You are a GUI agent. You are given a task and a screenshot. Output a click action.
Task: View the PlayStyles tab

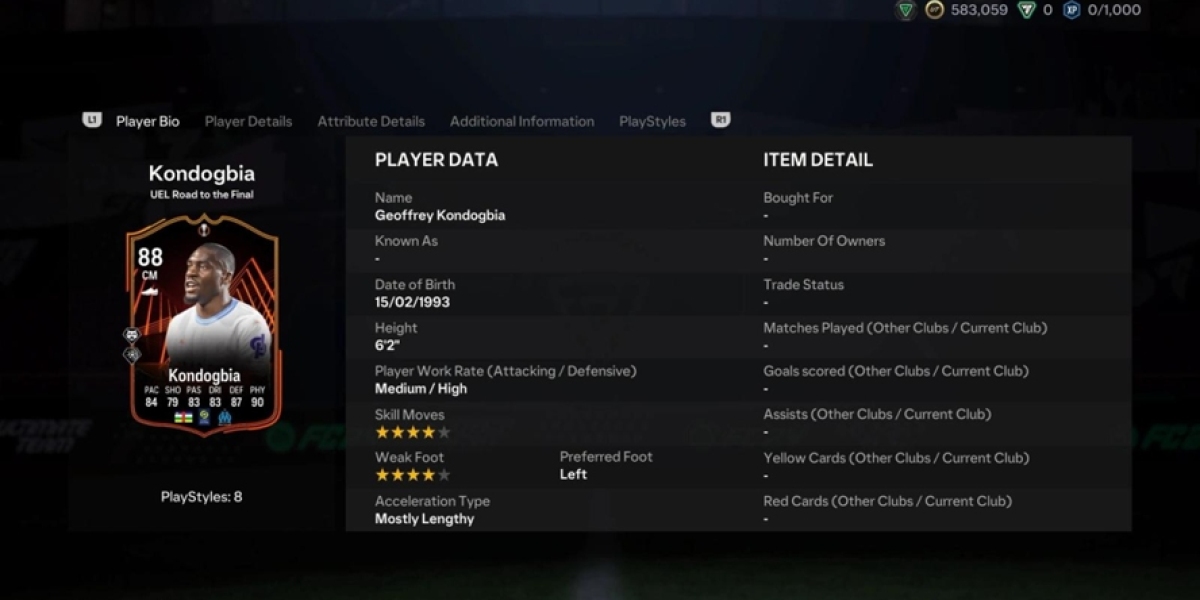coord(652,121)
